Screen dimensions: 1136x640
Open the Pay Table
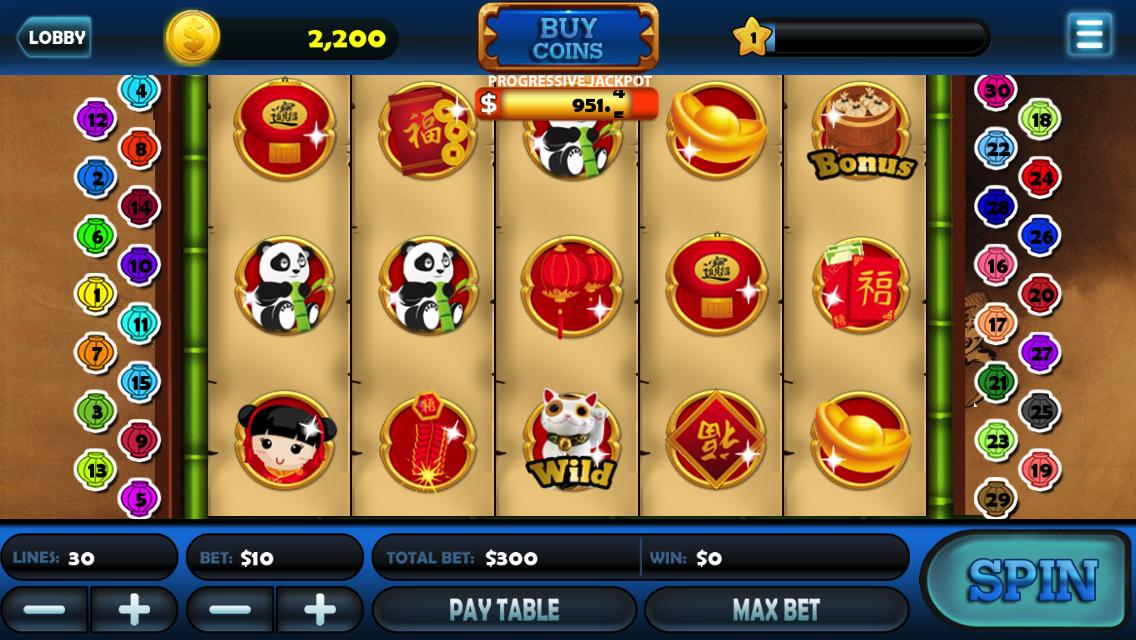click(504, 609)
